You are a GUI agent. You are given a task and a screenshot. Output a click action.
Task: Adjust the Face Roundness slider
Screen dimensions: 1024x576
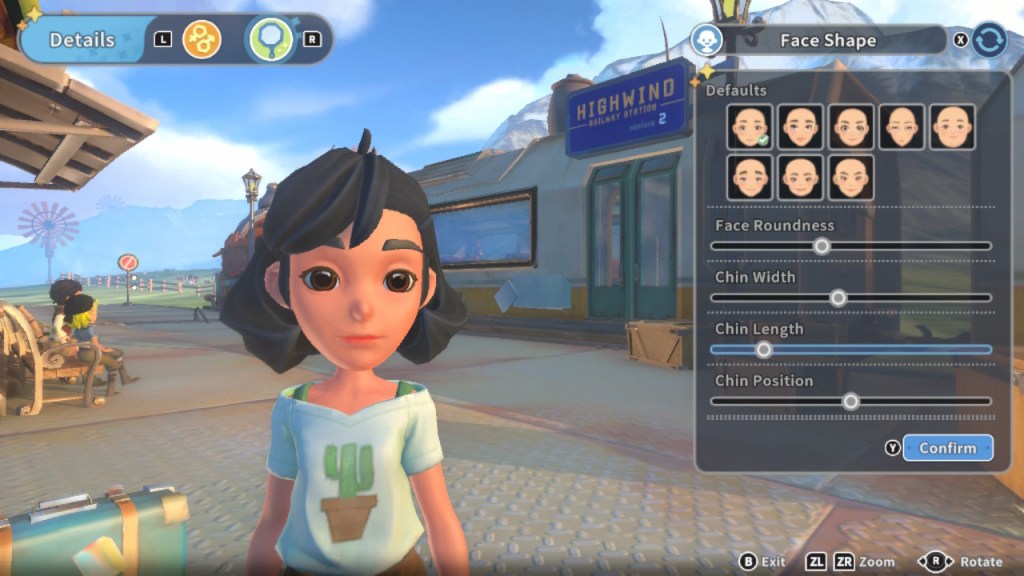821,246
